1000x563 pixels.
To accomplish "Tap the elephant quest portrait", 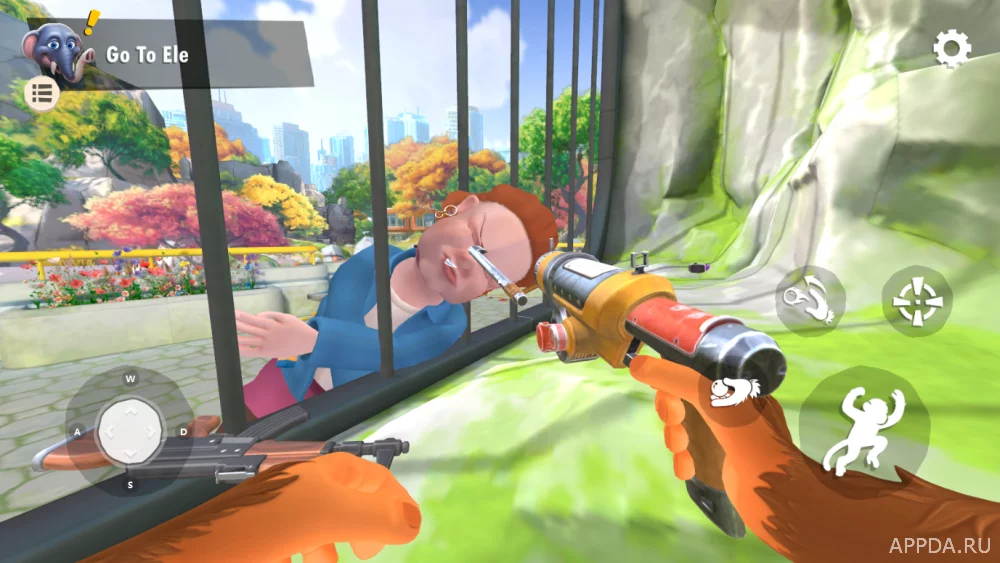I will [x=53, y=51].
